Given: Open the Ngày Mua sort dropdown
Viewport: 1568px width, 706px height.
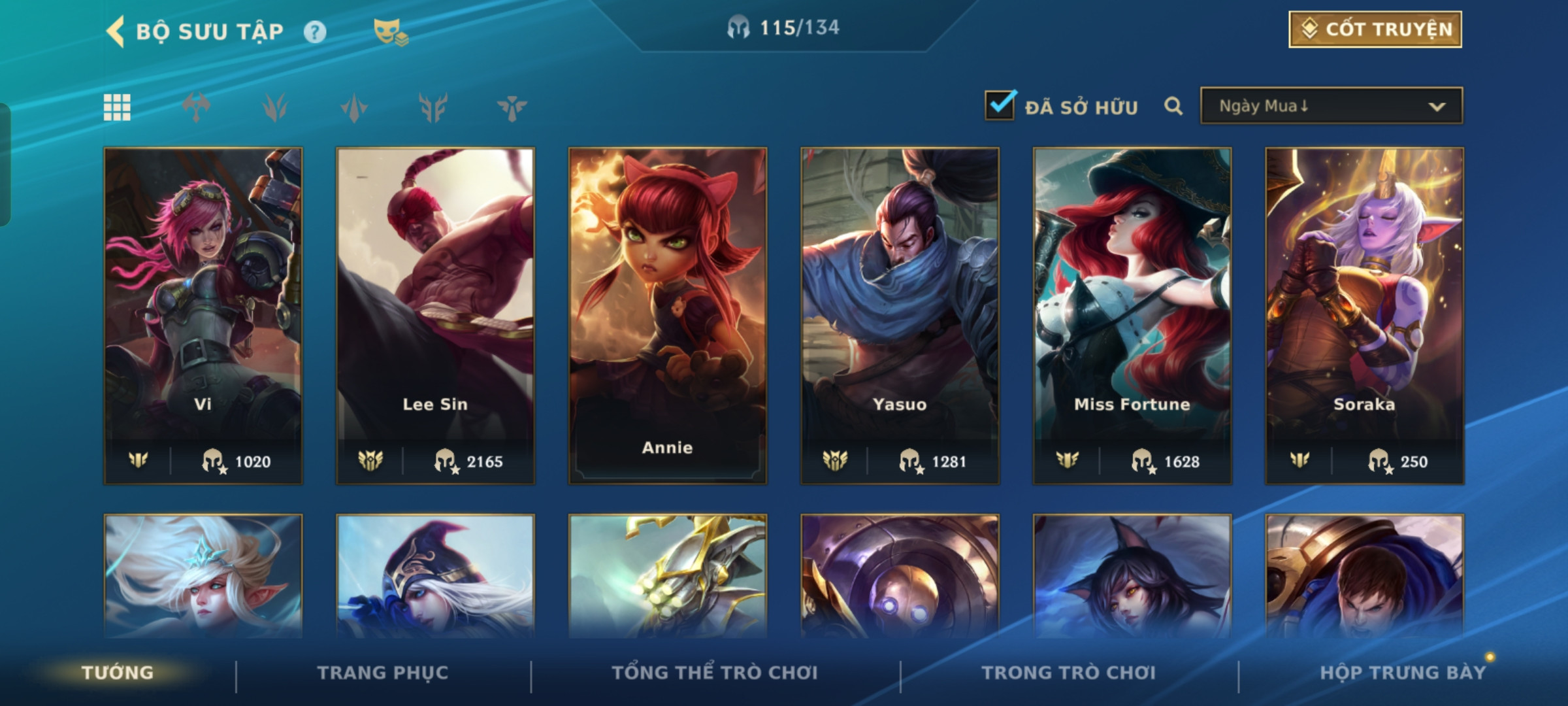Looking at the screenshot, I should 1331,106.
